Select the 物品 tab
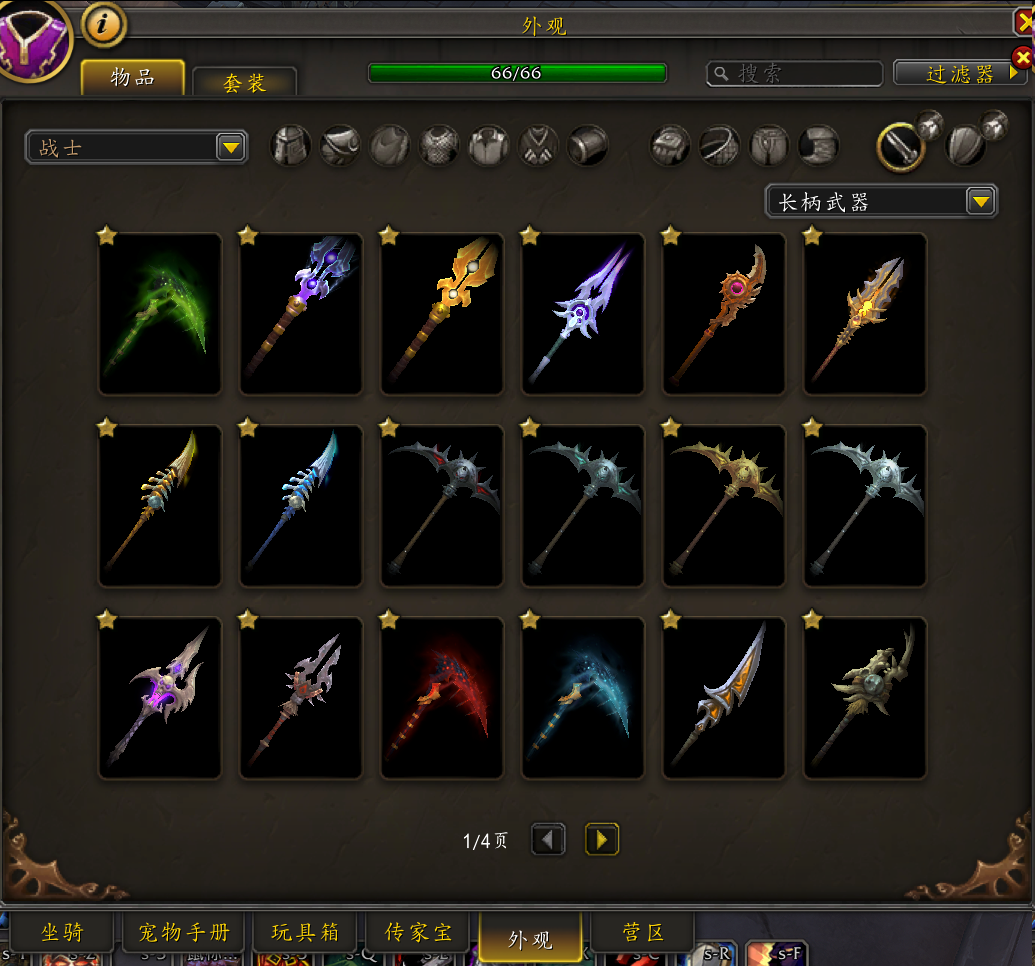 [133, 78]
